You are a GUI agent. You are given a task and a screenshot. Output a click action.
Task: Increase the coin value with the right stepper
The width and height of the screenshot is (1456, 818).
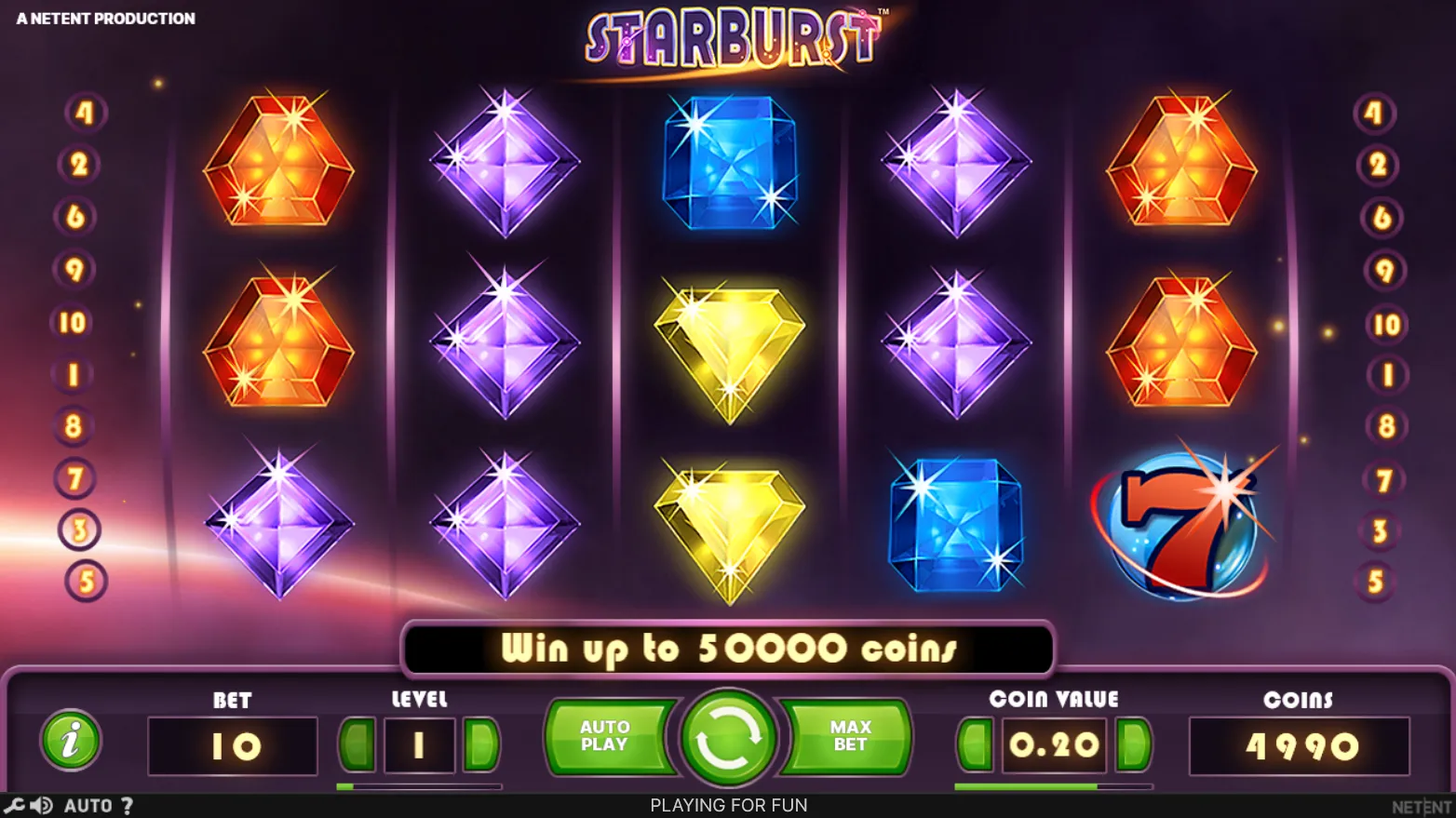1131,744
